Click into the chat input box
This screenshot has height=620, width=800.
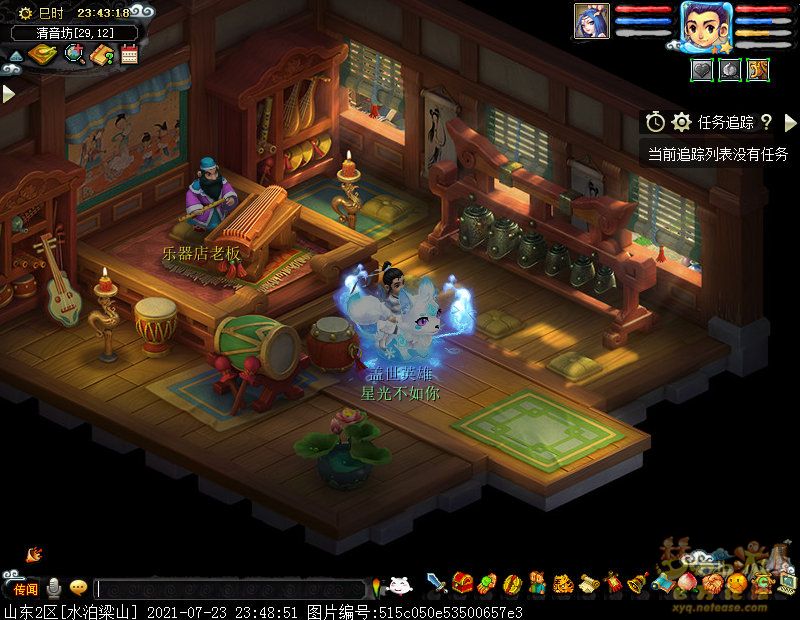(230, 589)
